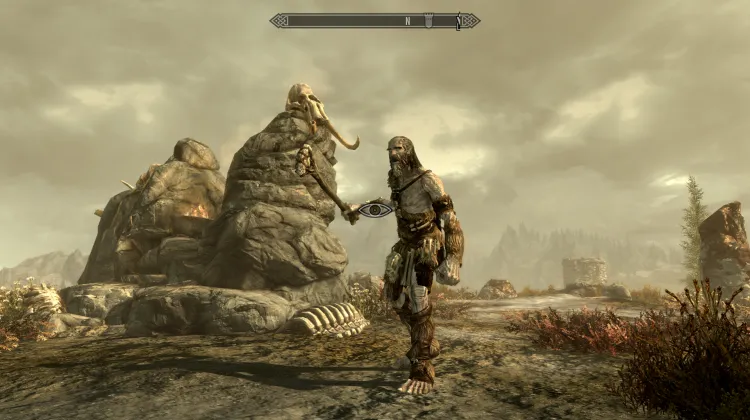Click the compass bar
The width and height of the screenshot is (750, 420).
coord(374,20)
